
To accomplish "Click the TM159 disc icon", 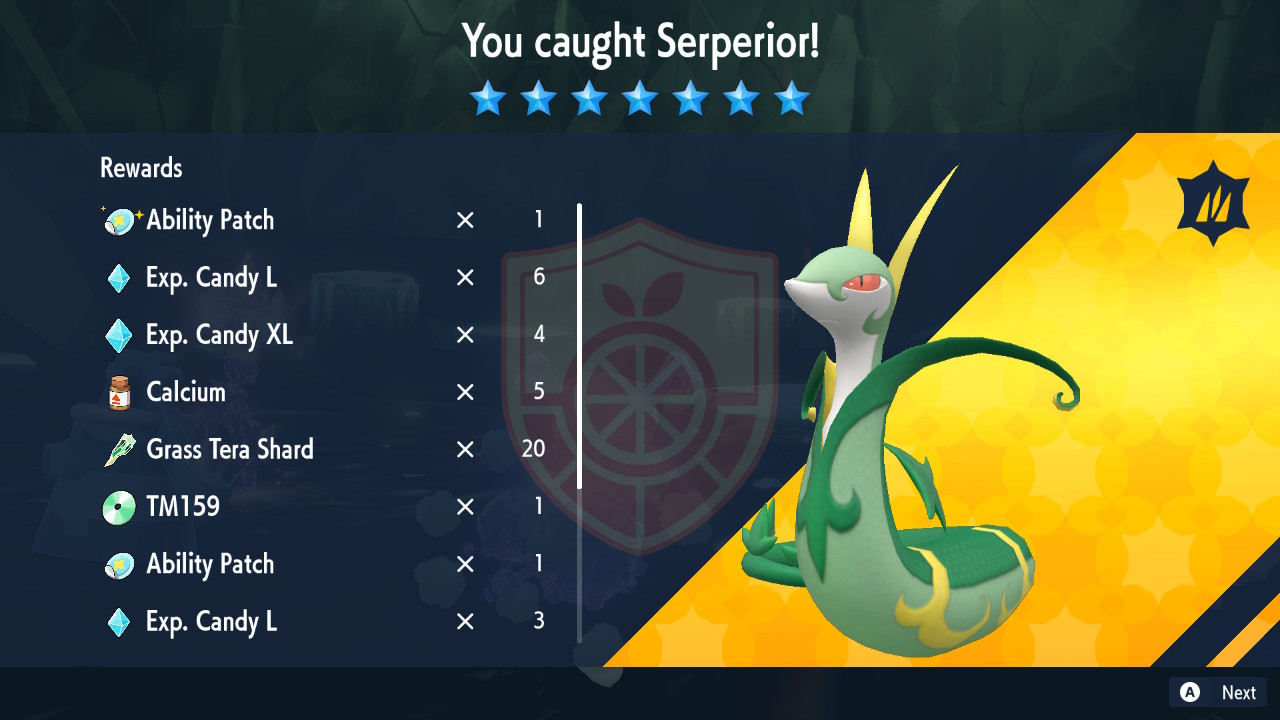I will (119, 506).
